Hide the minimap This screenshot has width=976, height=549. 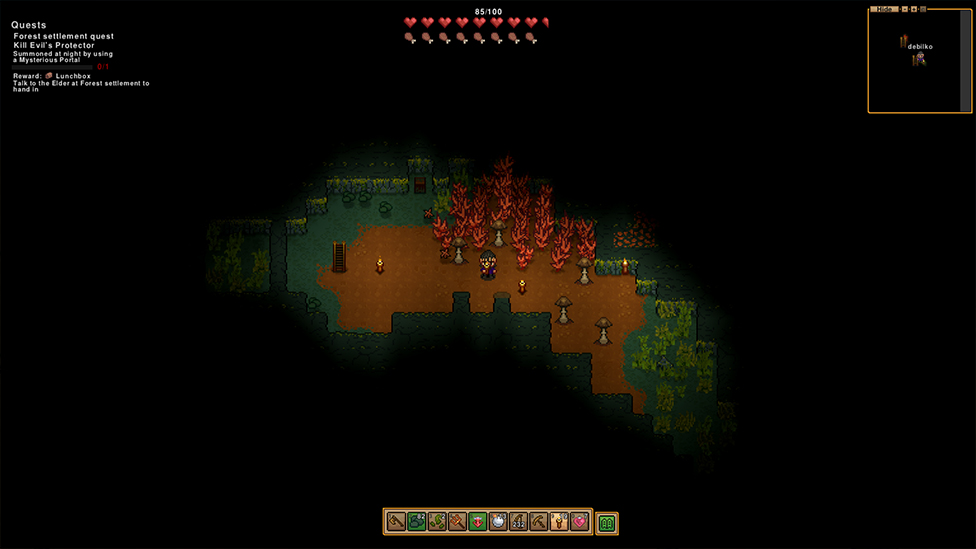(884, 9)
